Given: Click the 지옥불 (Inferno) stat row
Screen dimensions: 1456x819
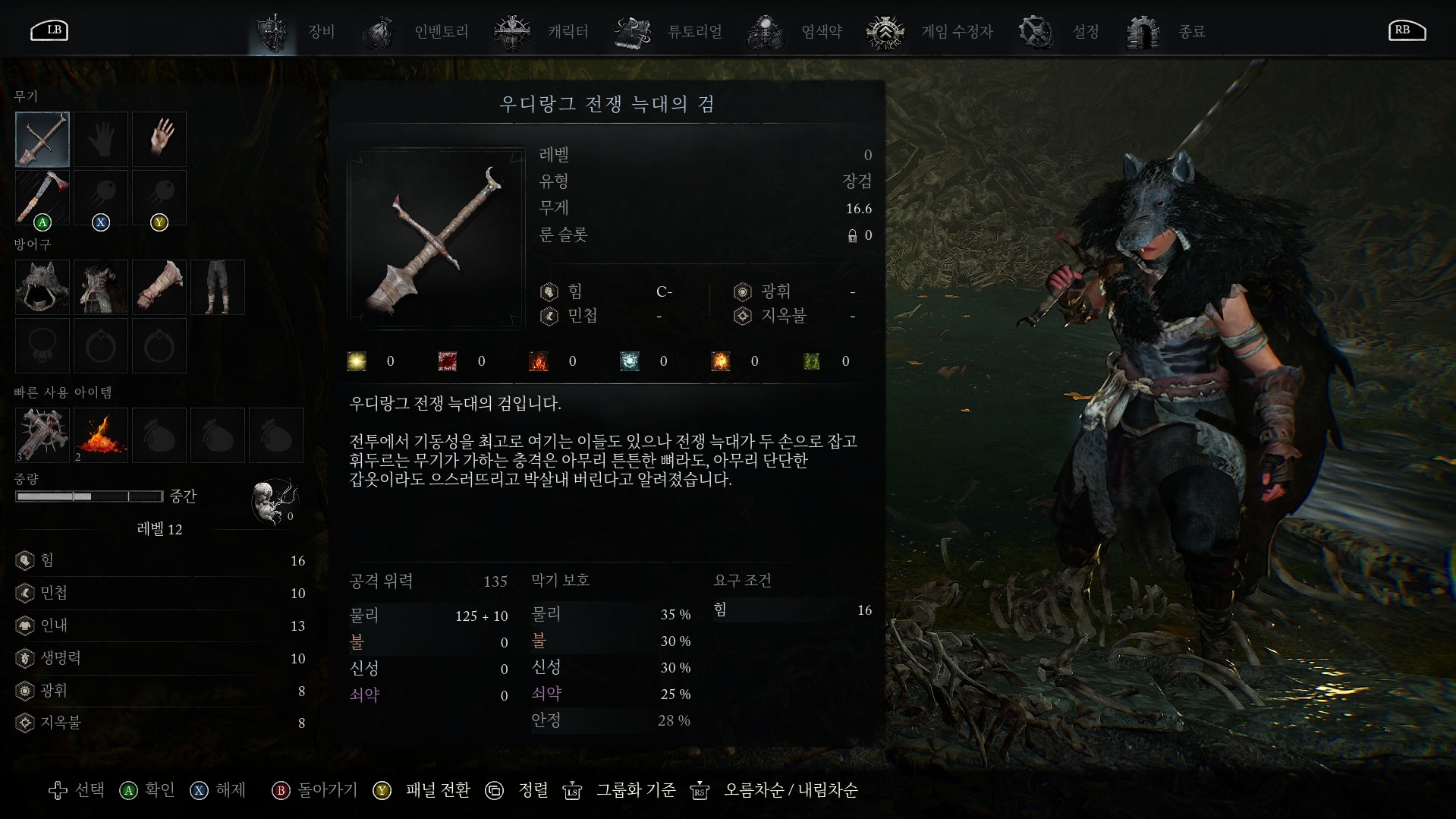Looking at the screenshot, I should click(159, 723).
